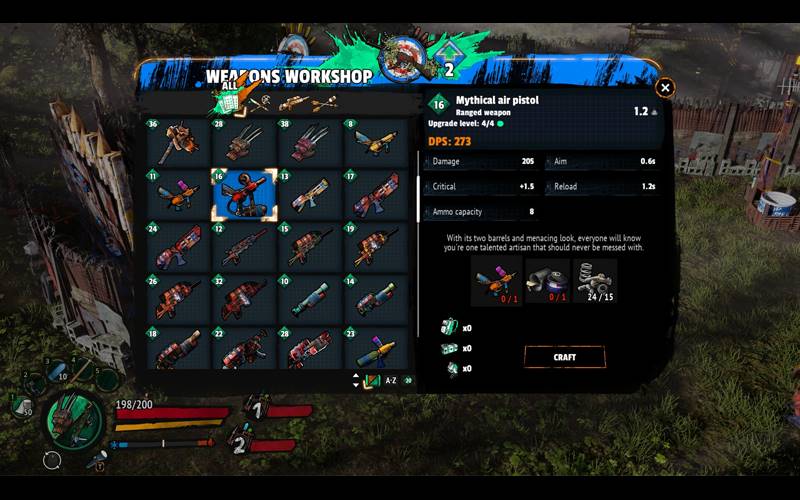Screen dimensions: 800x500
Task: Choose the level 8 yellow air pistol
Action: [375, 143]
